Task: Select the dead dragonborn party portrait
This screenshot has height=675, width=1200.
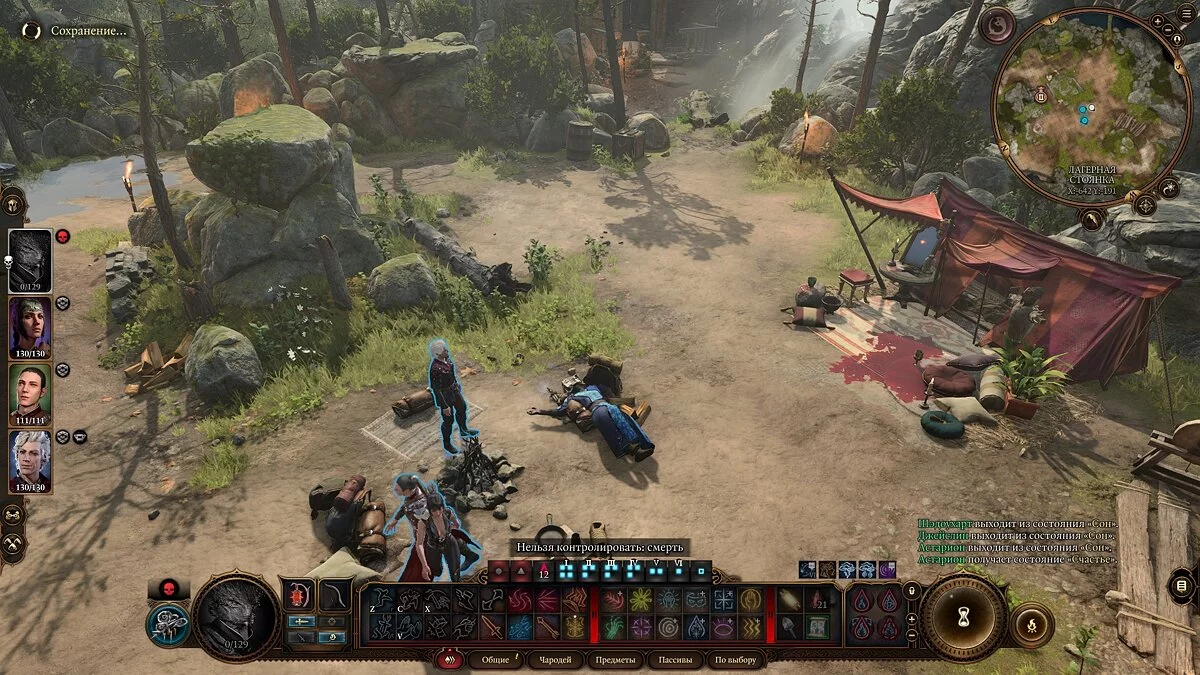Action: point(30,262)
